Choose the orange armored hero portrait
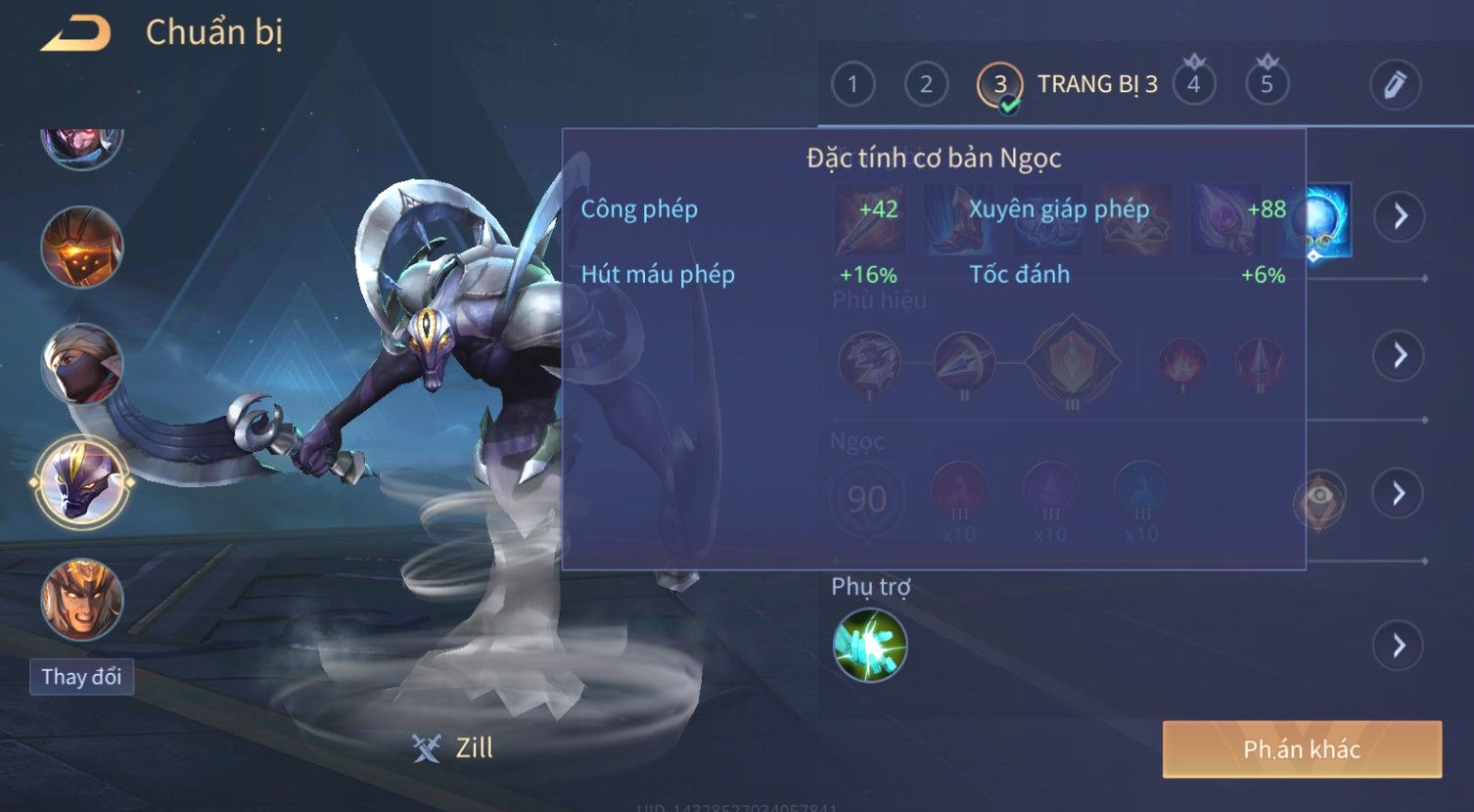The width and height of the screenshot is (1474, 812). 82,247
